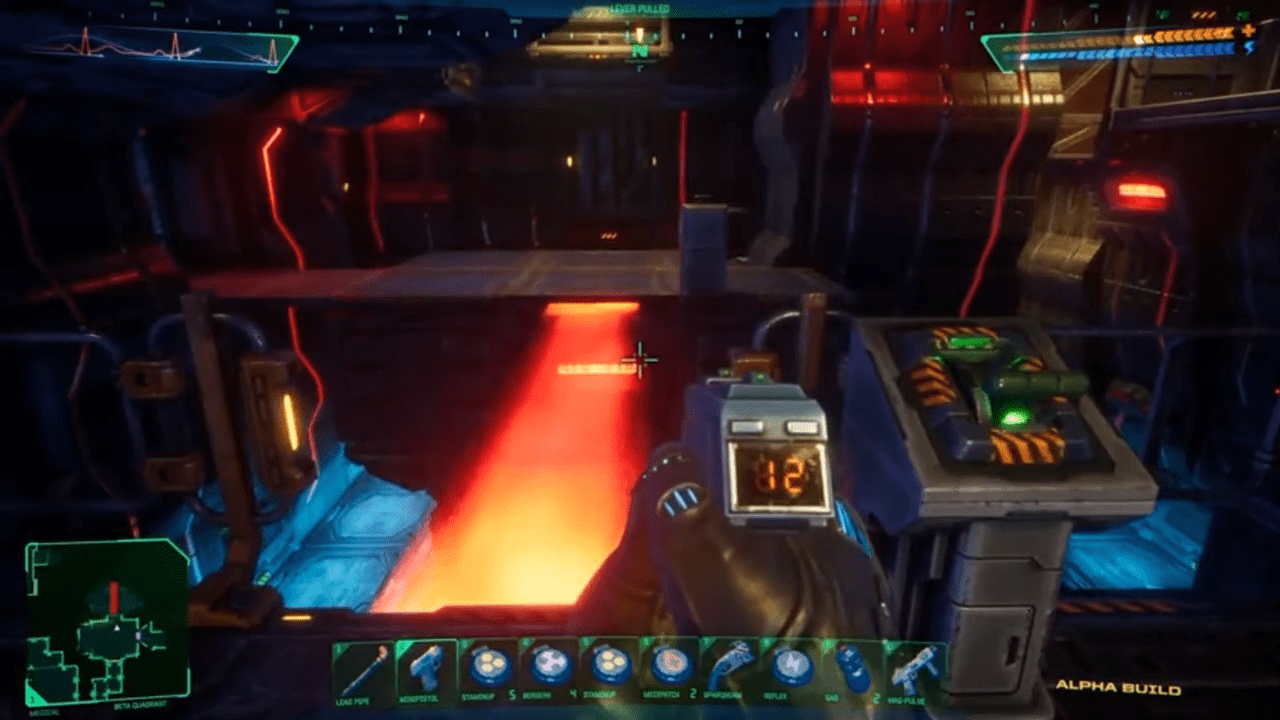Use the Staminup patch with count 5
Image resolution: width=1280 pixels, height=720 pixels.
click(x=488, y=667)
